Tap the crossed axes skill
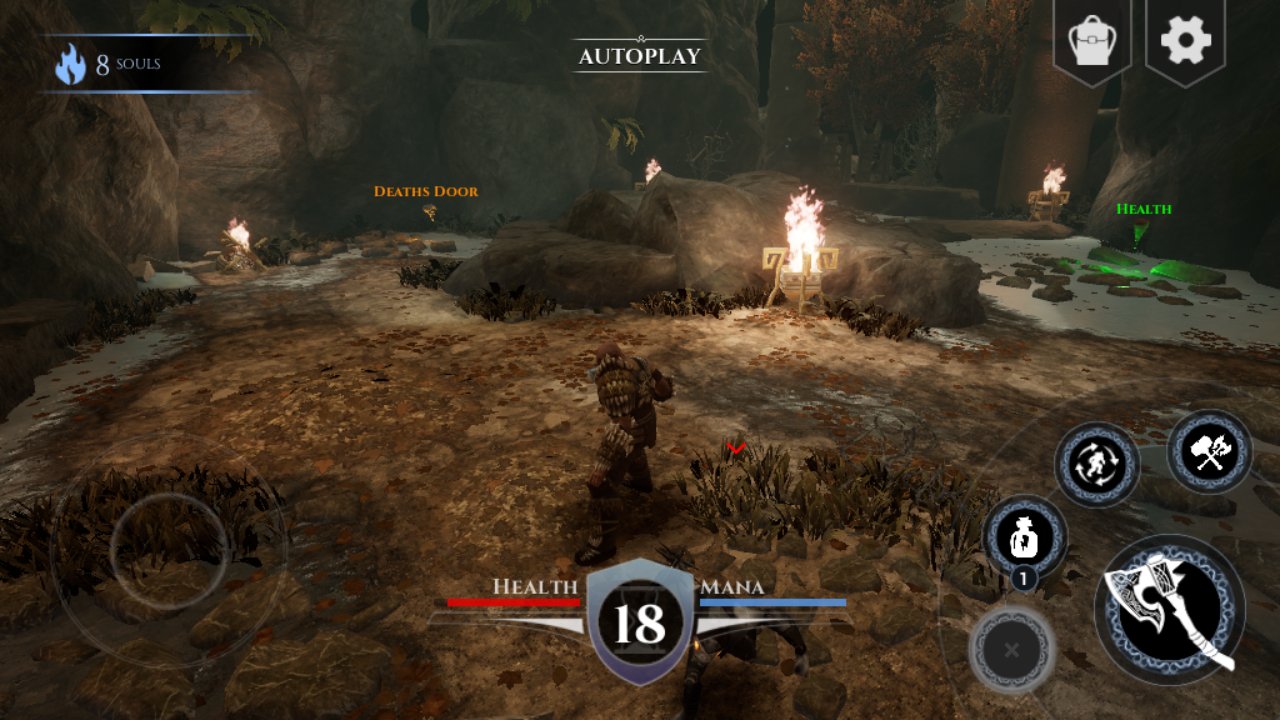This screenshot has width=1280, height=720. [1210, 452]
